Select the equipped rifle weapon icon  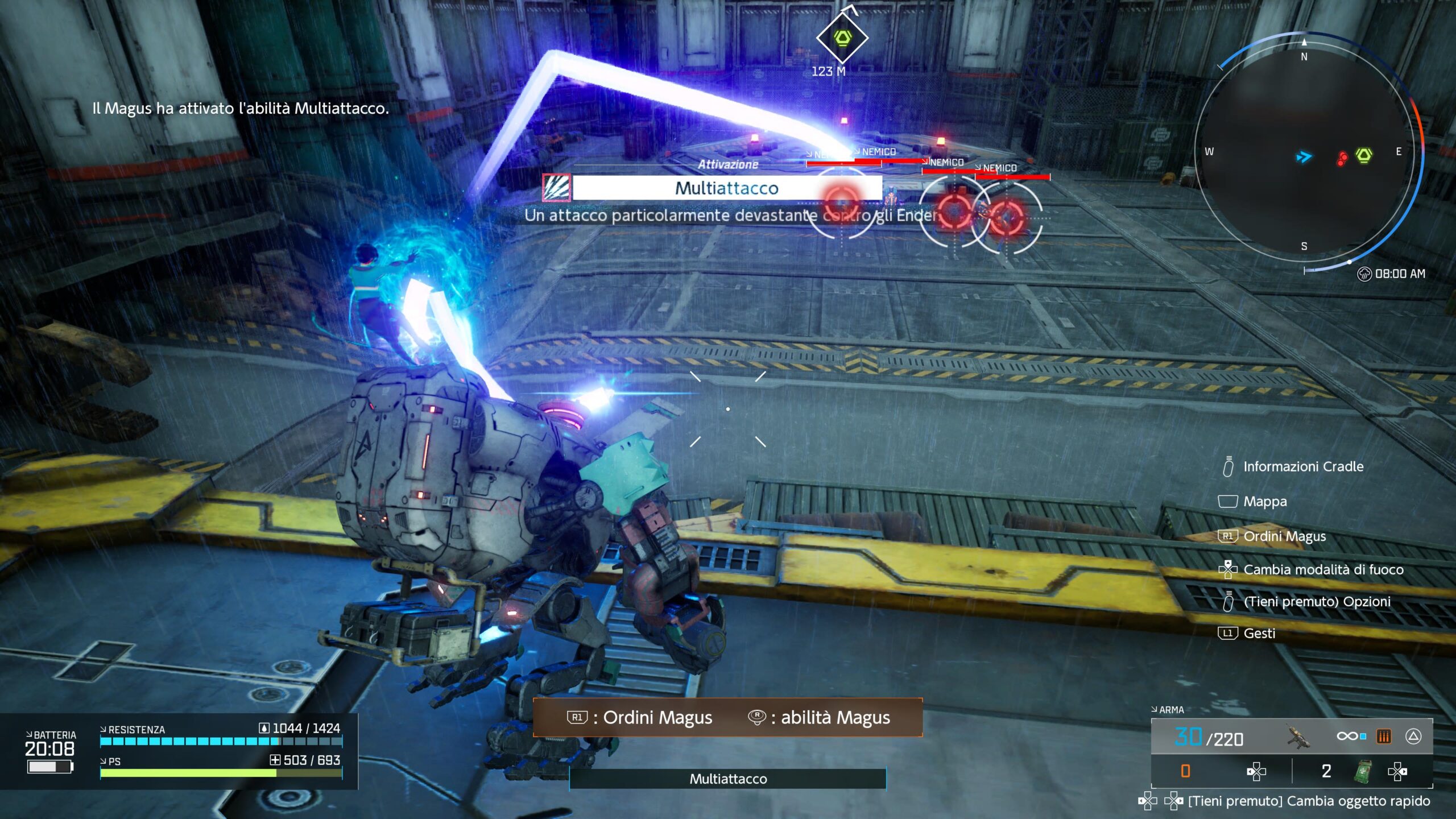(x=1298, y=737)
